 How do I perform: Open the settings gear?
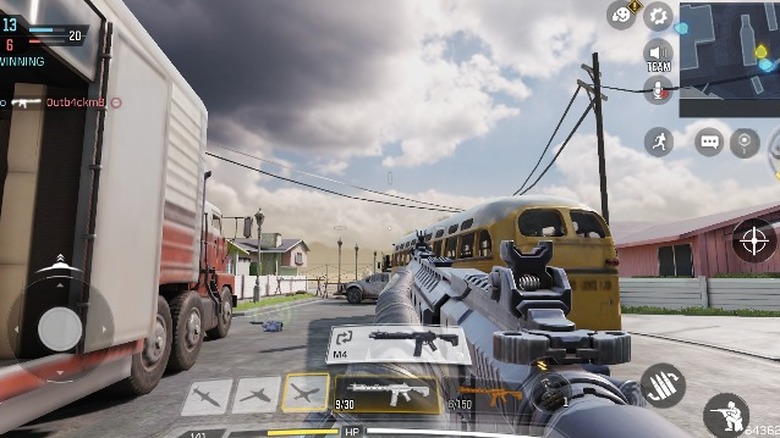tap(658, 15)
